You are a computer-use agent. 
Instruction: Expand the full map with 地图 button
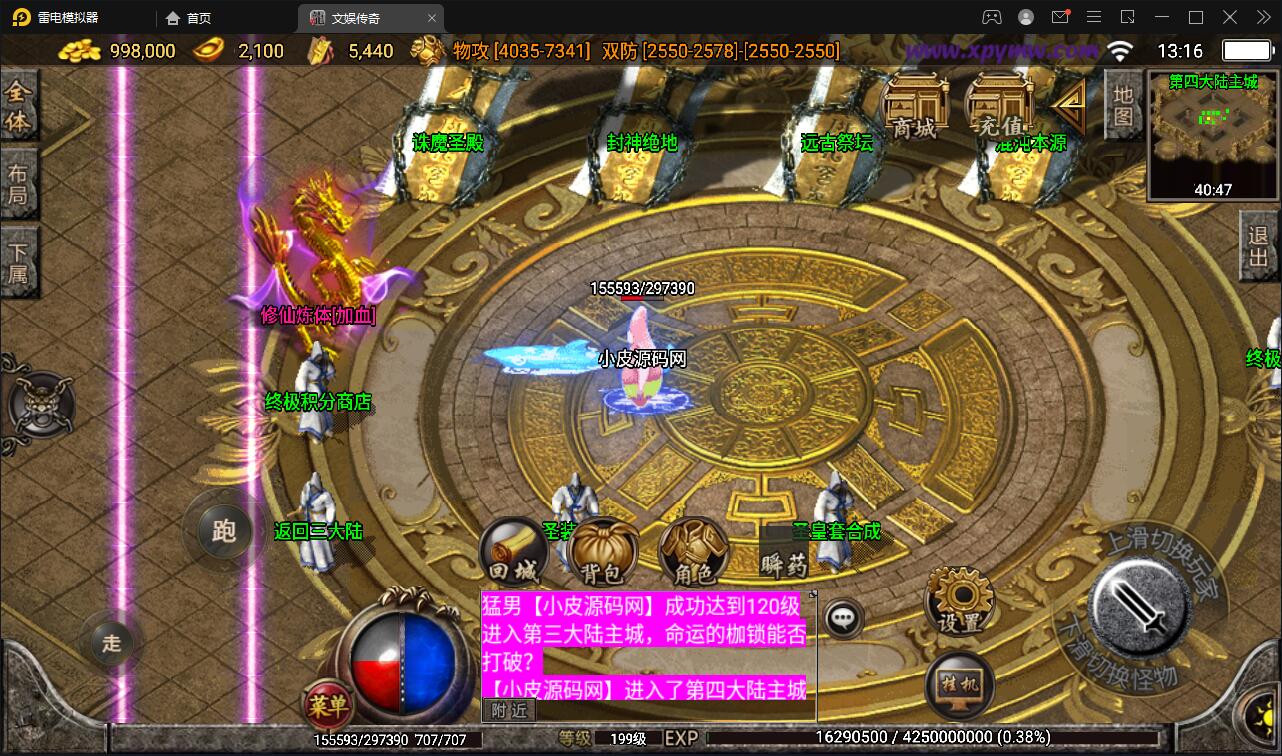1120,105
